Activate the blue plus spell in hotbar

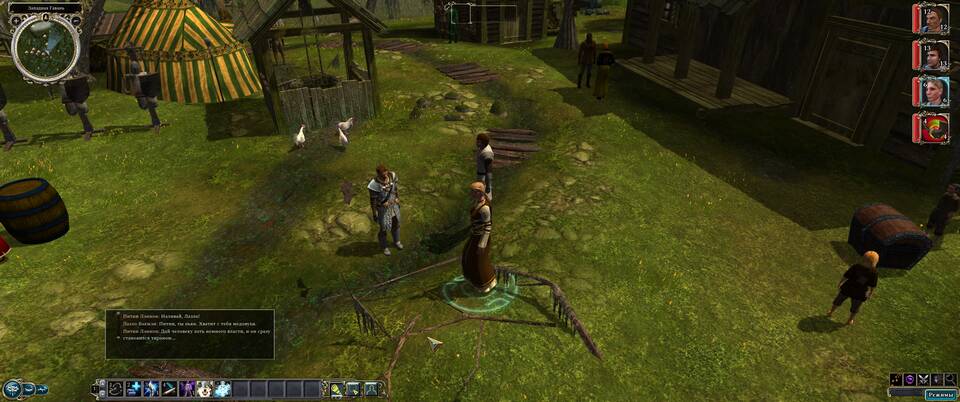click(132, 389)
